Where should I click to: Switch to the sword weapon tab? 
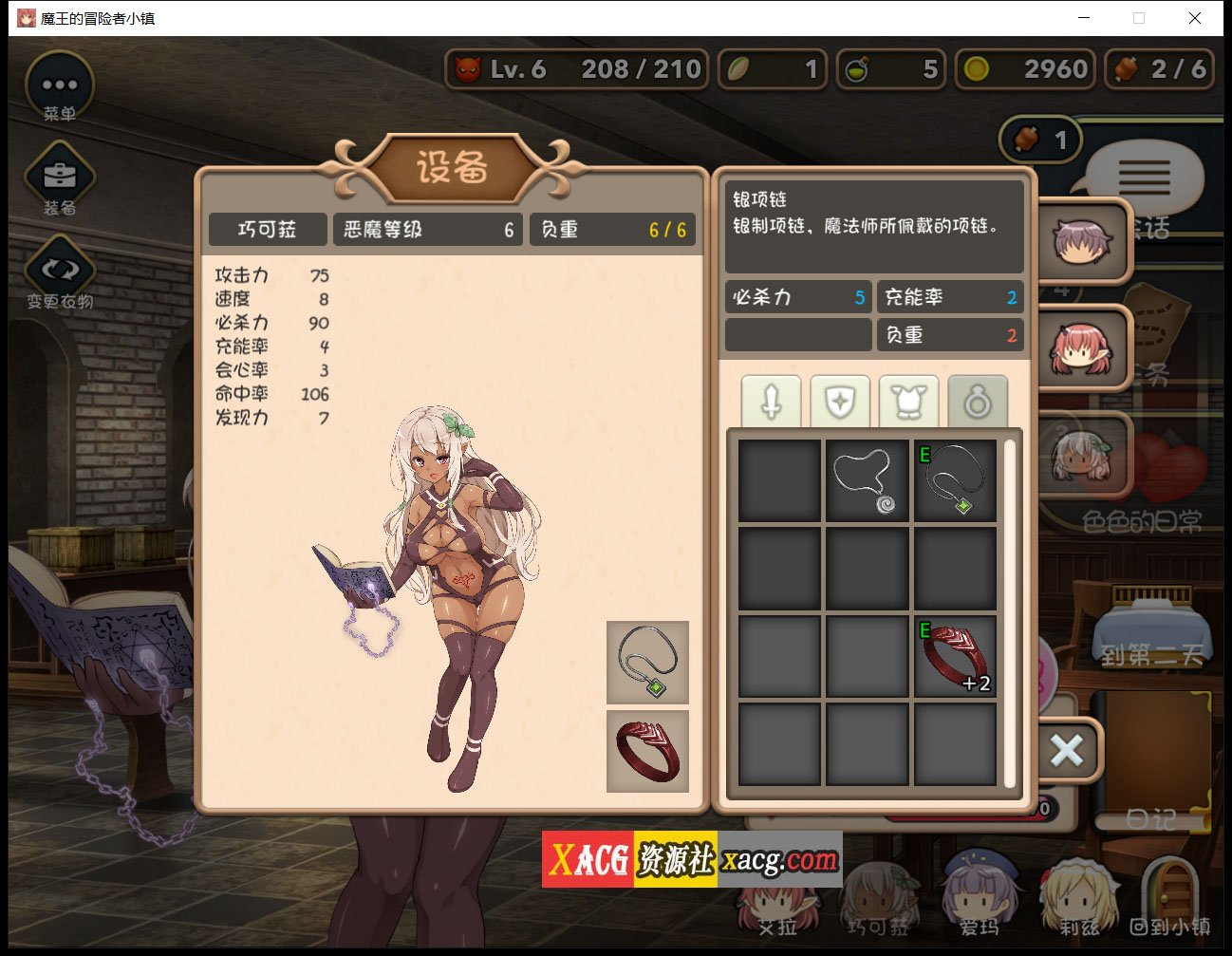(x=771, y=400)
